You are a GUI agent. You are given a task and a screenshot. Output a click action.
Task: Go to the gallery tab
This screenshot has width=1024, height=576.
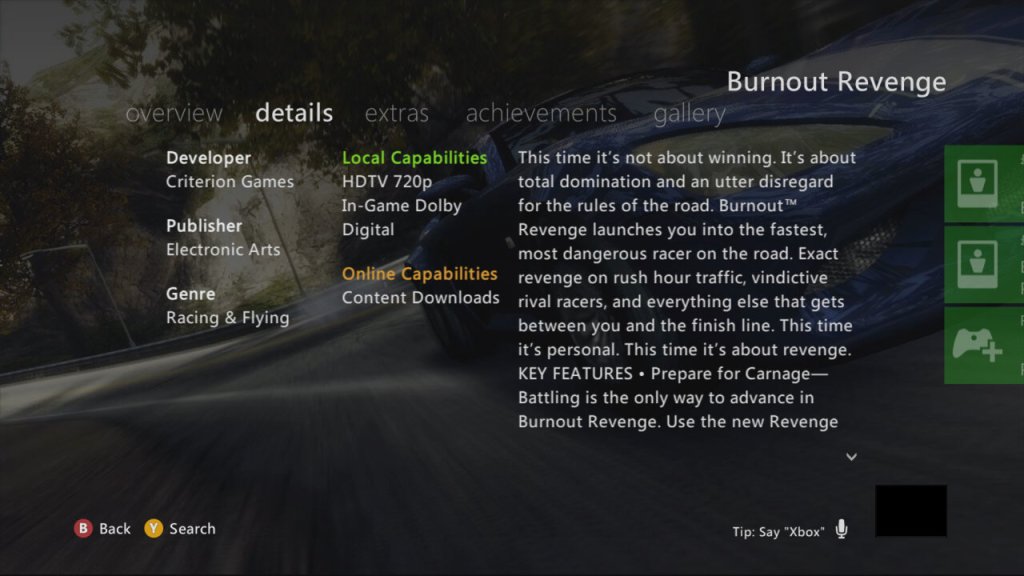click(689, 113)
